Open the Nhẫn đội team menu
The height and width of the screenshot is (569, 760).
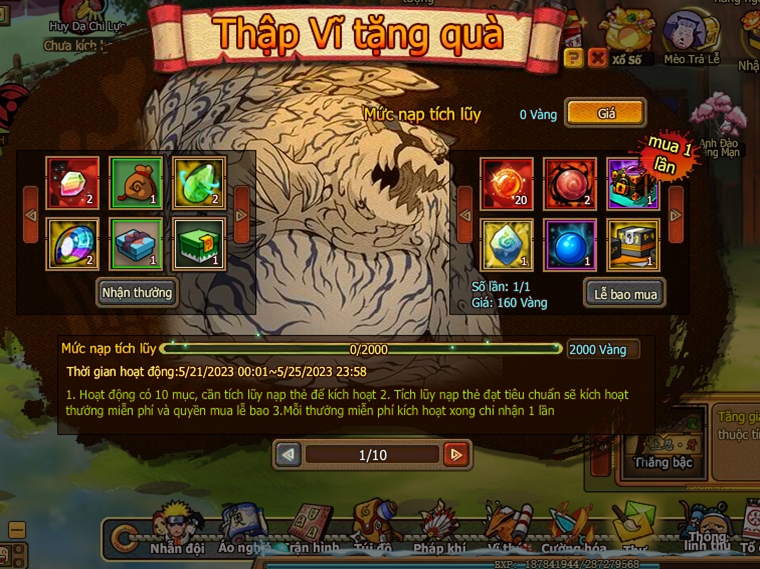tap(176, 530)
